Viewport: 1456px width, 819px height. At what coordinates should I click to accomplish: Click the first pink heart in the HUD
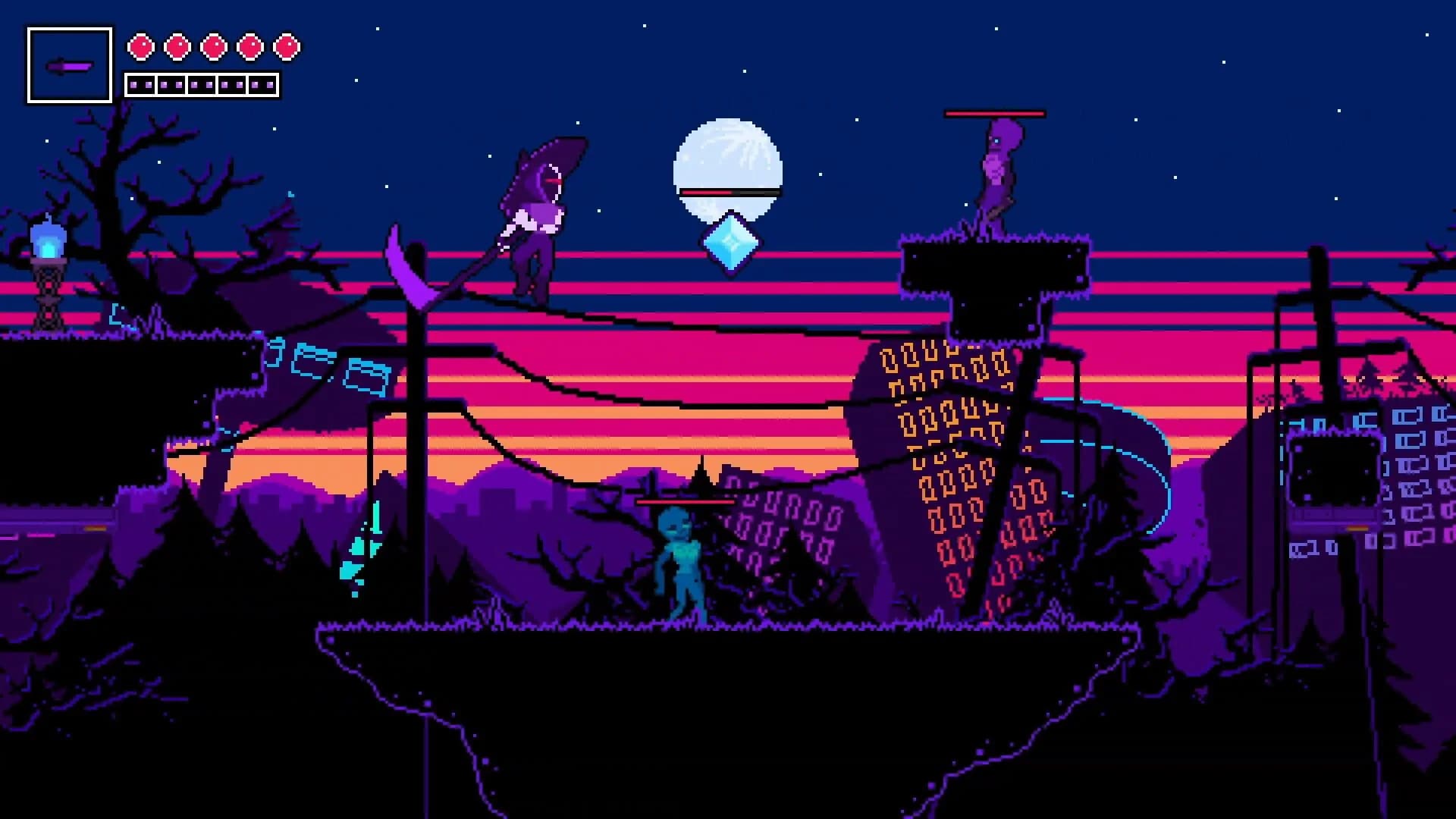click(140, 45)
